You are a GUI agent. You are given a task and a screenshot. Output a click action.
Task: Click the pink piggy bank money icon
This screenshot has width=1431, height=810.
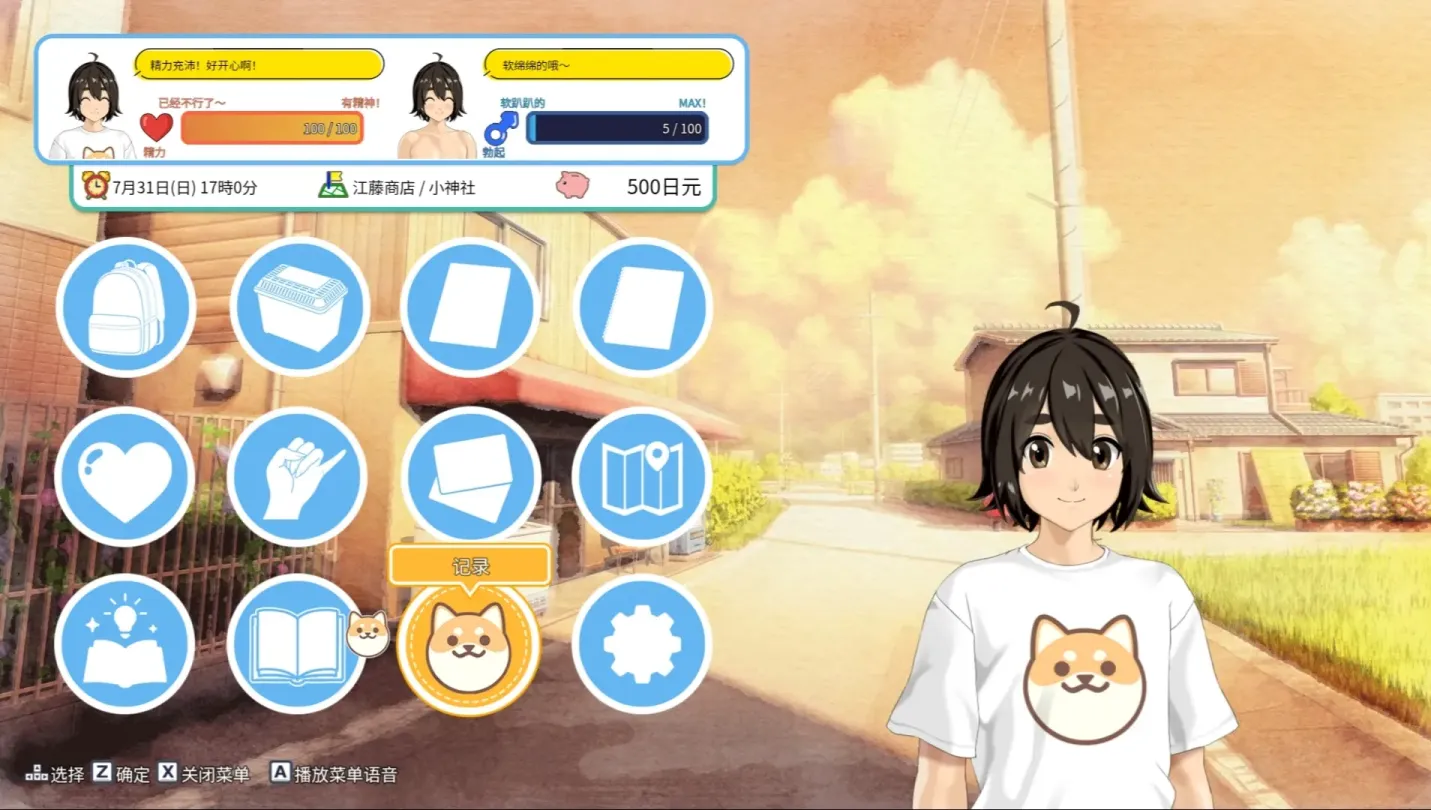click(x=572, y=185)
